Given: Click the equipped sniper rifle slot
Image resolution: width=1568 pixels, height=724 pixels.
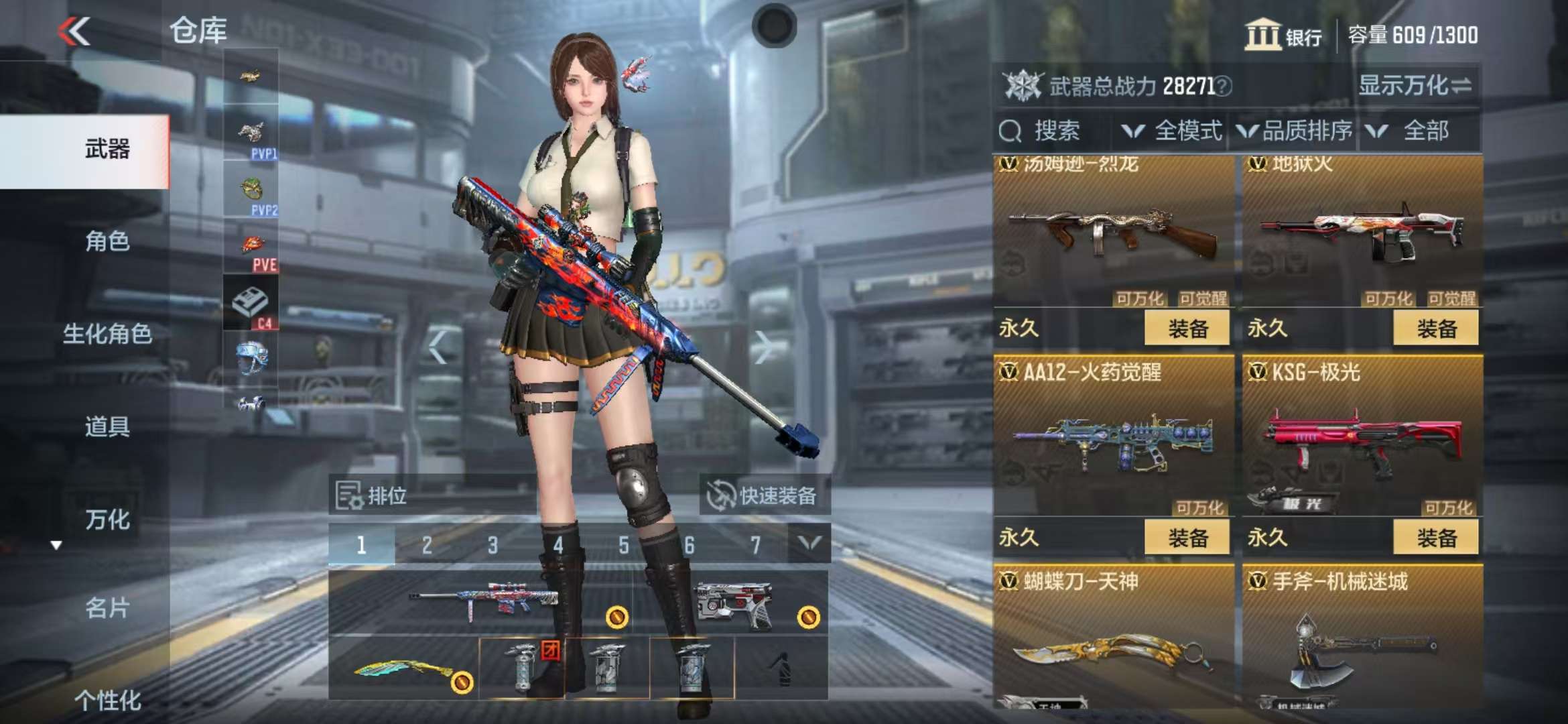Looking at the screenshot, I should (482, 601).
